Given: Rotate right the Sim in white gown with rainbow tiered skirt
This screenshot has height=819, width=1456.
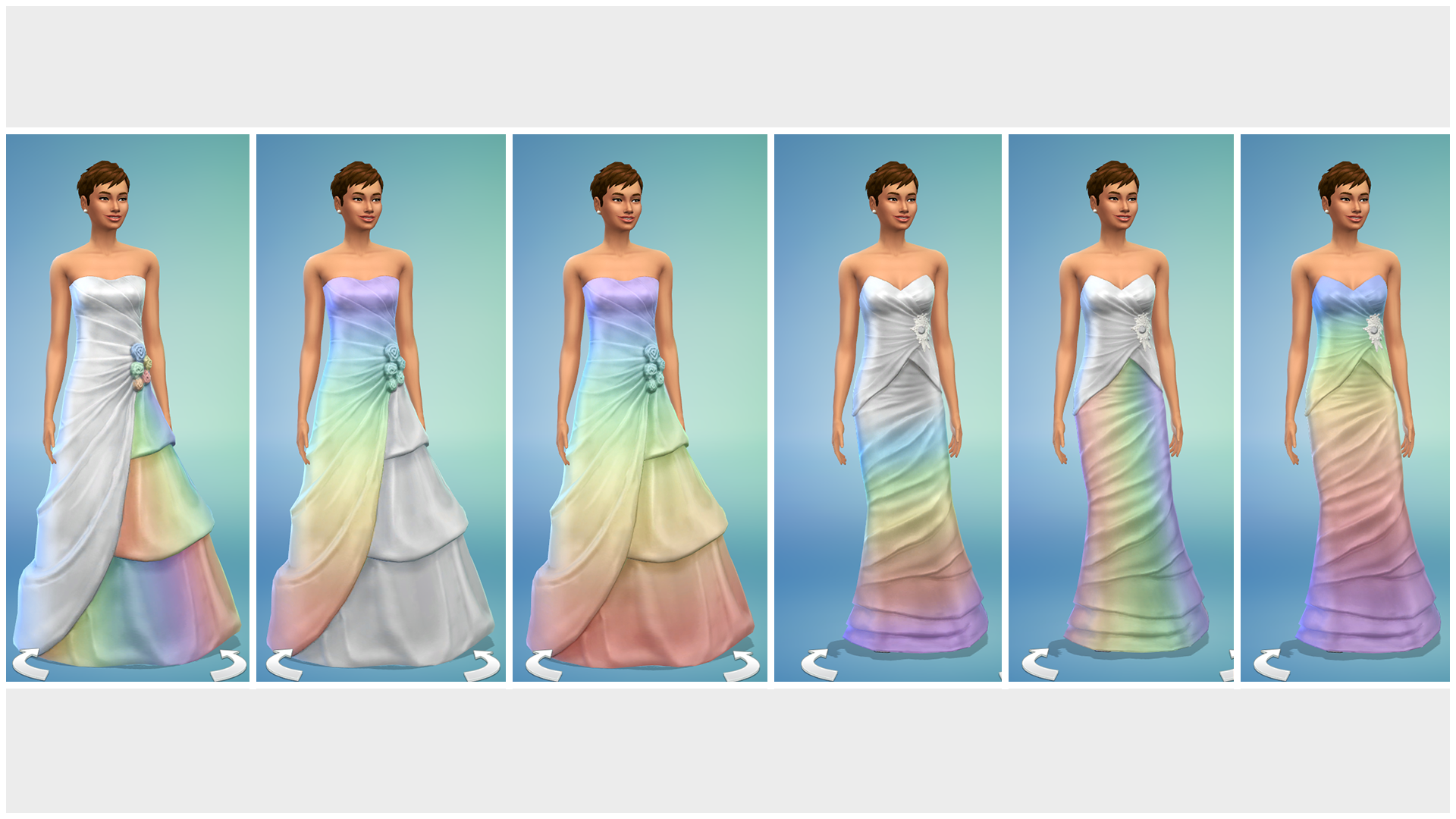Looking at the screenshot, I should (228, 664).
